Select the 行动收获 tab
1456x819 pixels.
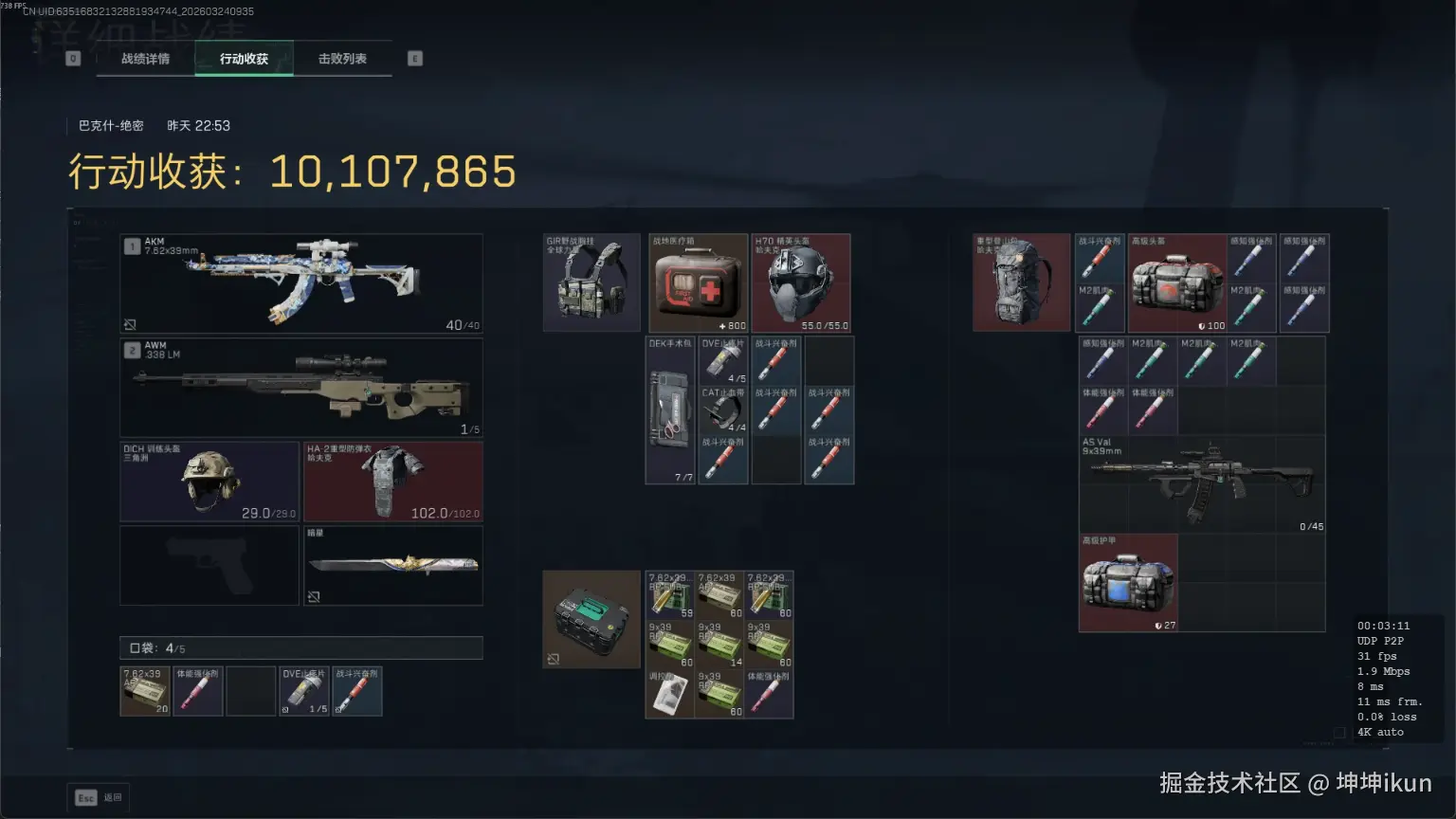244,59
